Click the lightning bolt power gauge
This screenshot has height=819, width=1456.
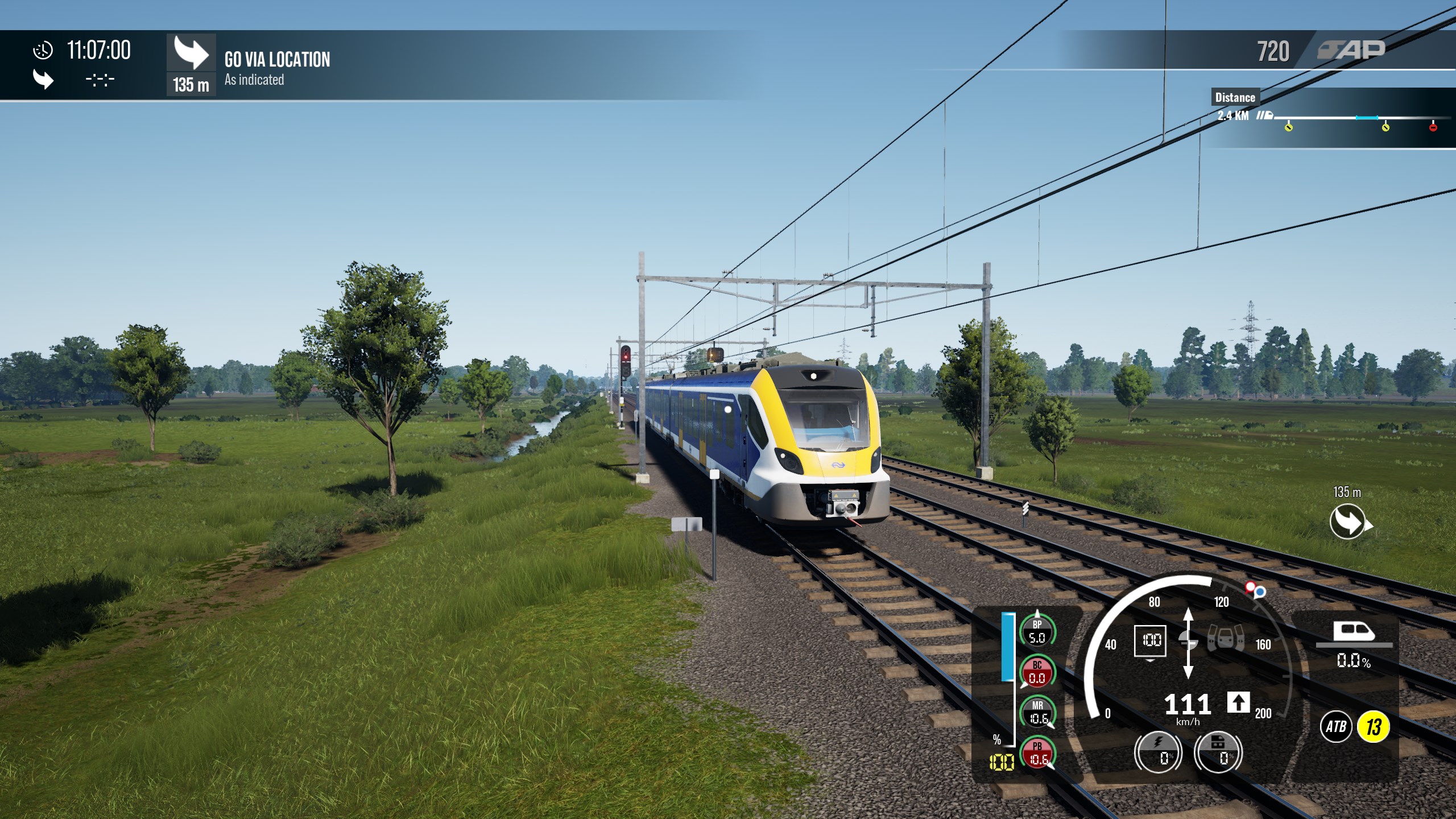click(1158, 752)
